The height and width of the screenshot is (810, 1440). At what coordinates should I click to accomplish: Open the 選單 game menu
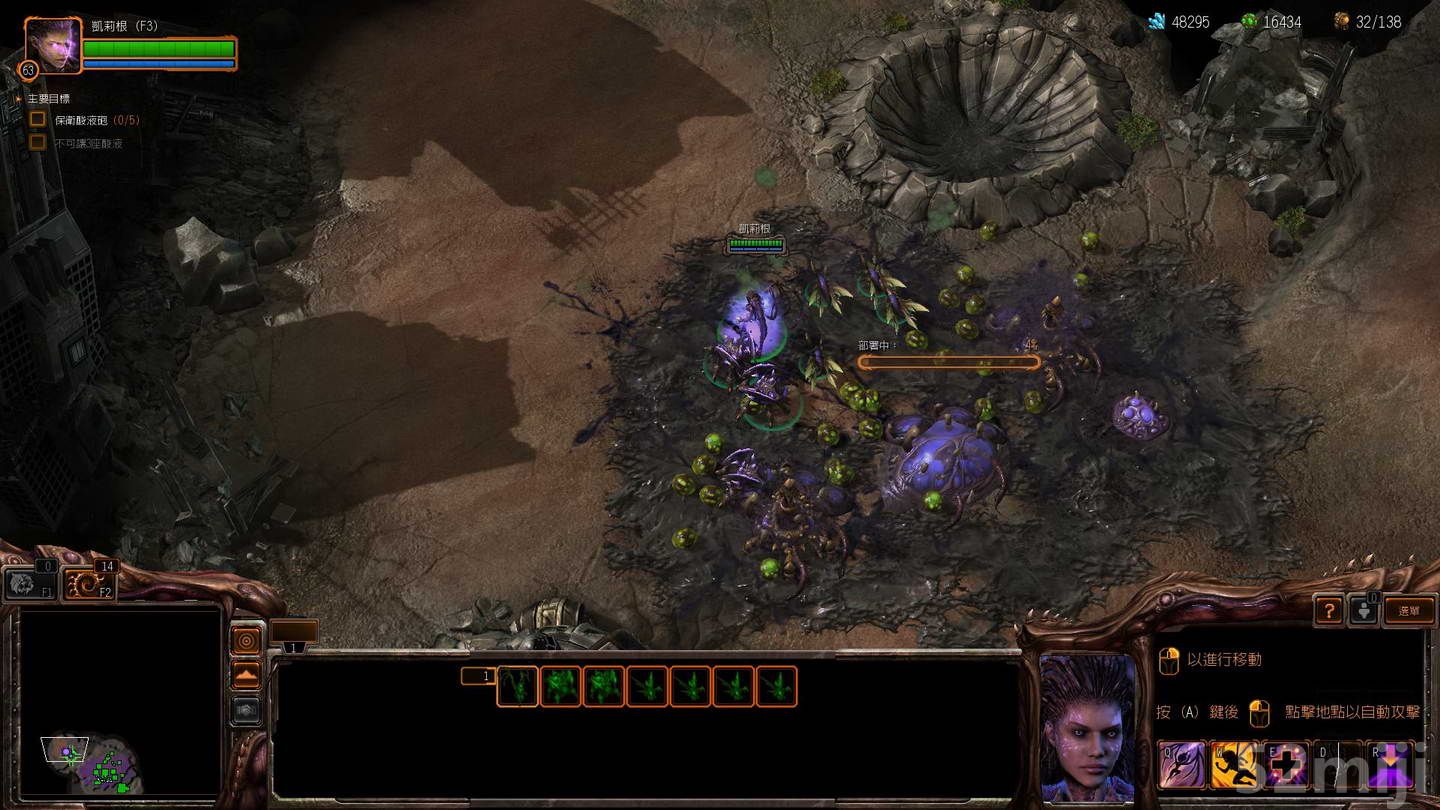coord(1408,610)
